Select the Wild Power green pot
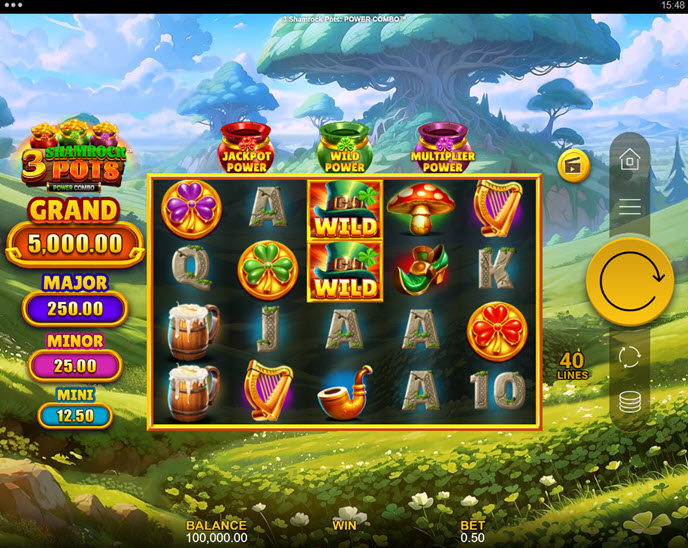688x548 pixels. pyautogui.click(x=344, y=148)
